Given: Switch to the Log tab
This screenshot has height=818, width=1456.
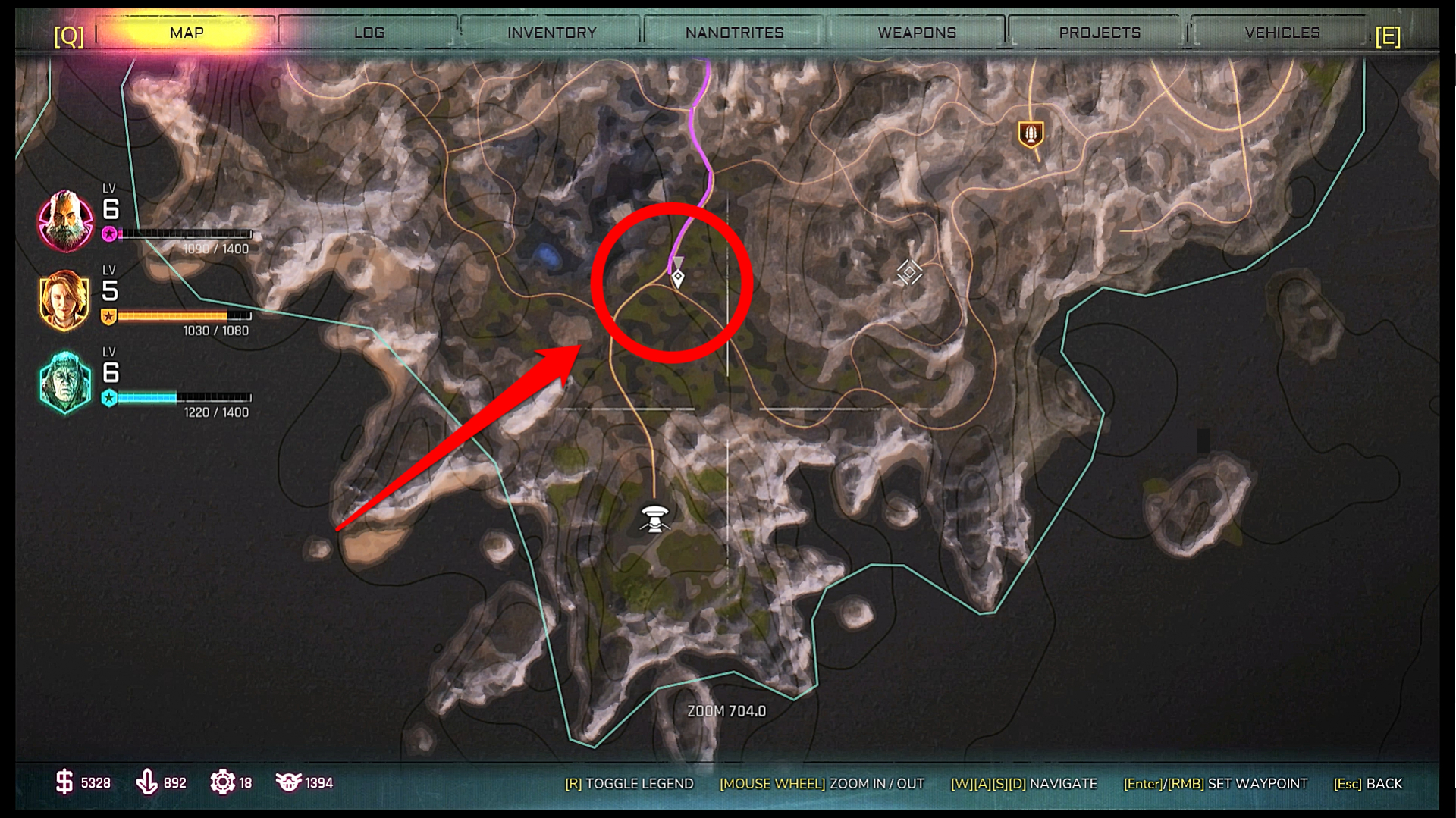Looking at the screenshot, I should click(369, 33).
